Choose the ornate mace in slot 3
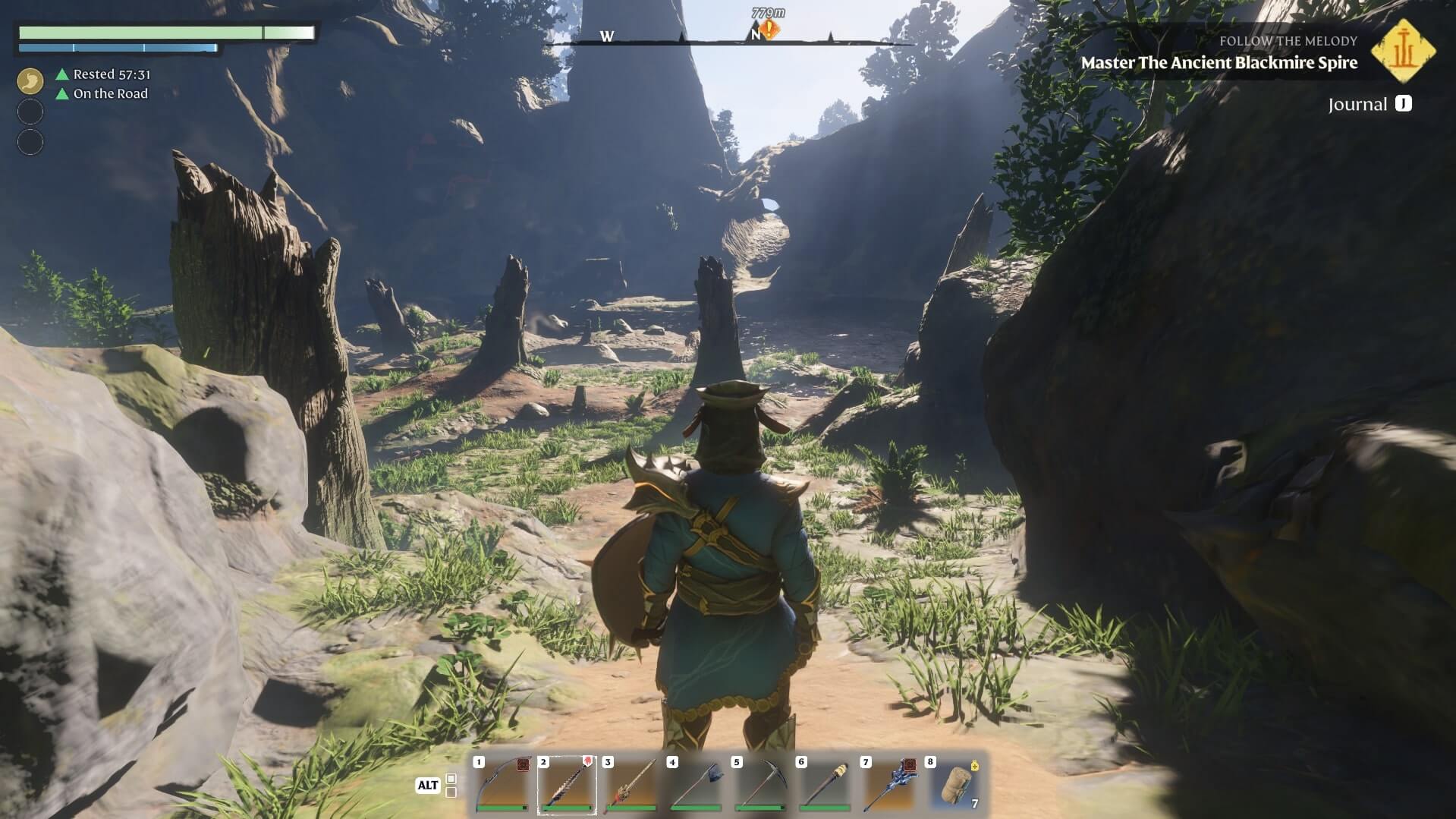This screenshot has width=1456, height=819. tap(631, 786)
